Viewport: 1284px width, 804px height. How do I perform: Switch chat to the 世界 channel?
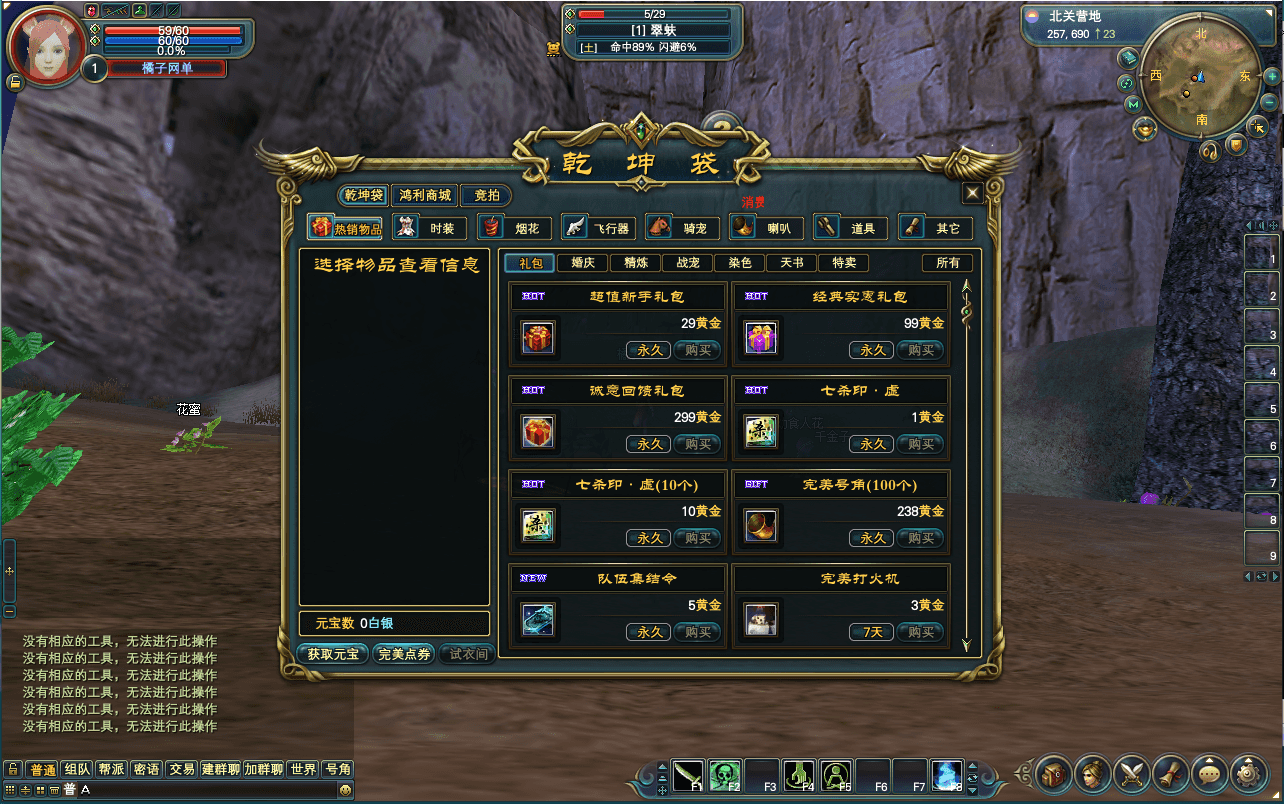[x=303, y=769]
